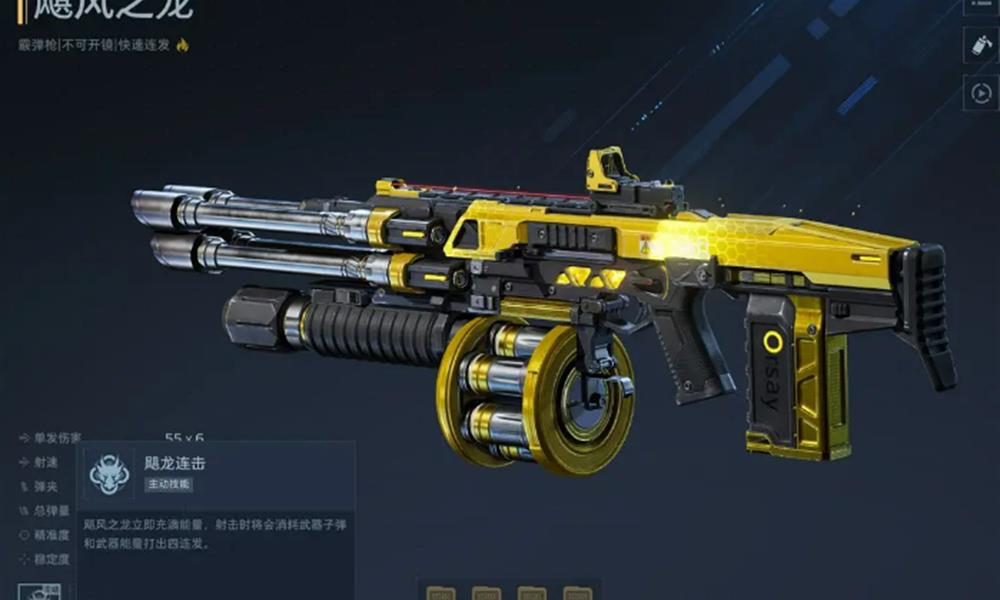Select the dragon skill thumbnail at bottom left
The height and width of the screenshot is (600, 1000).
coord(39,592)
